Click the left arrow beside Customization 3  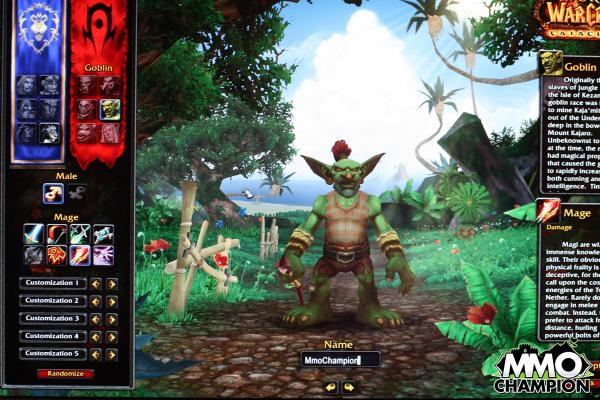pos(96,318)
